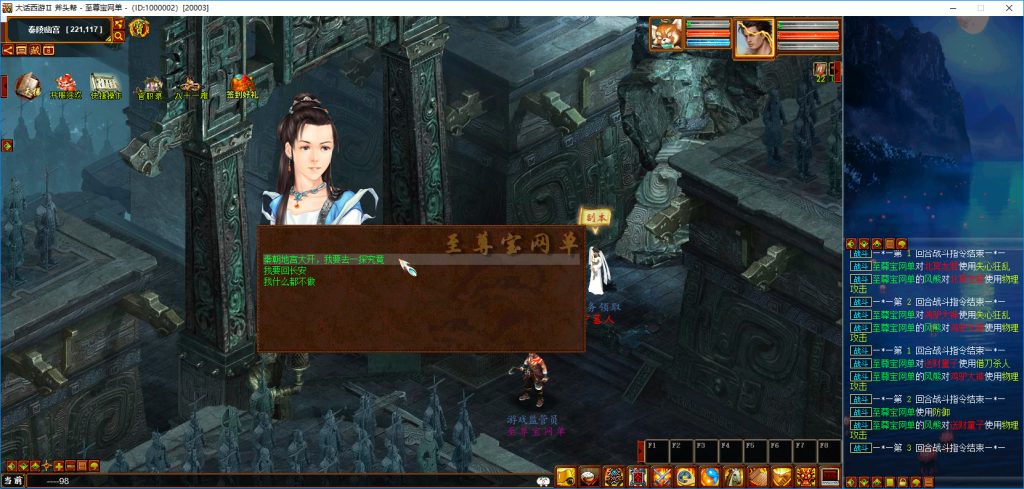Open the '快捷操作' quick operations icon
Screen dimensions: 1024x489
(106, 86)
